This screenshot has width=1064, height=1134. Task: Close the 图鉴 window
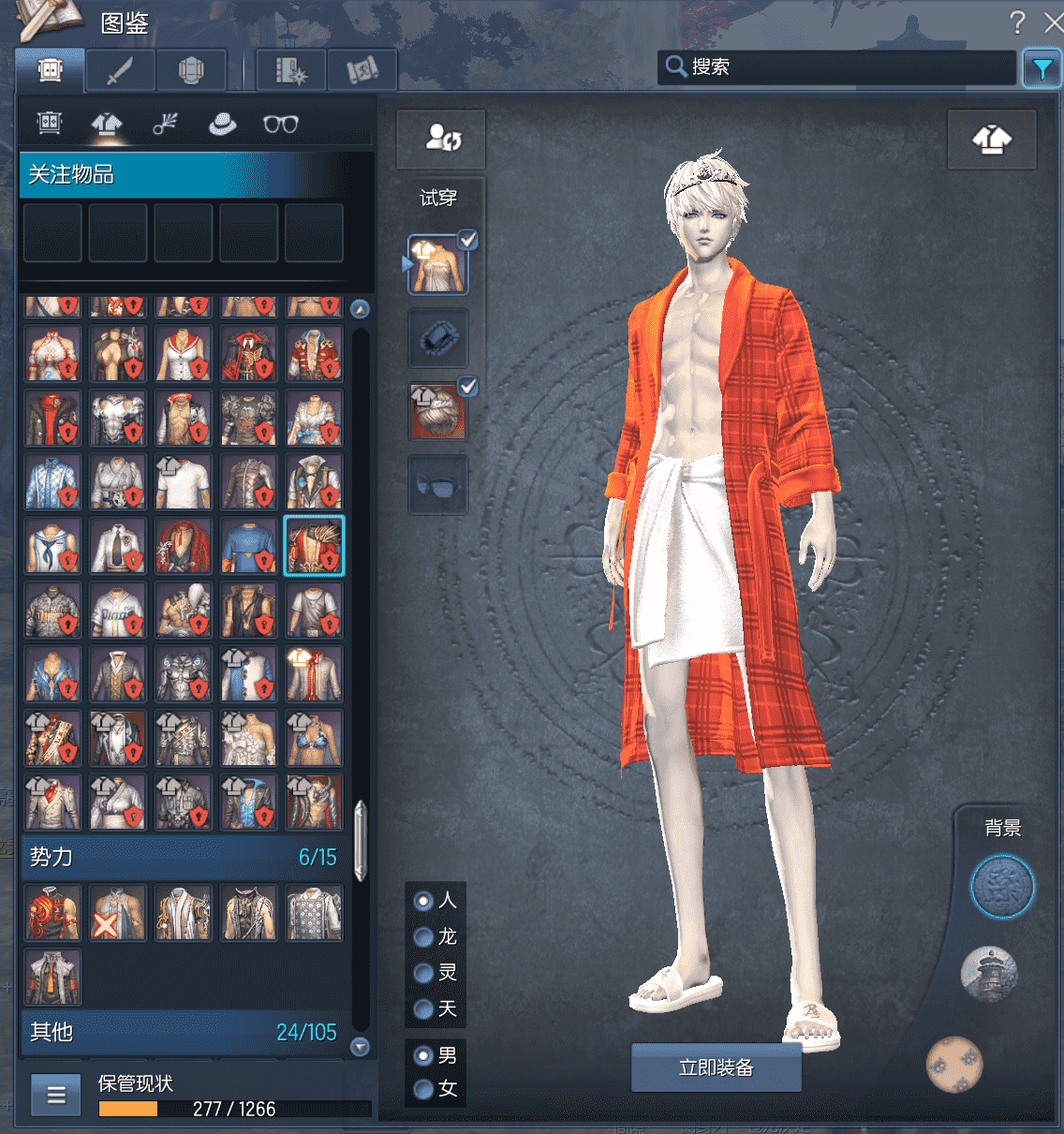pos(1054,22)
